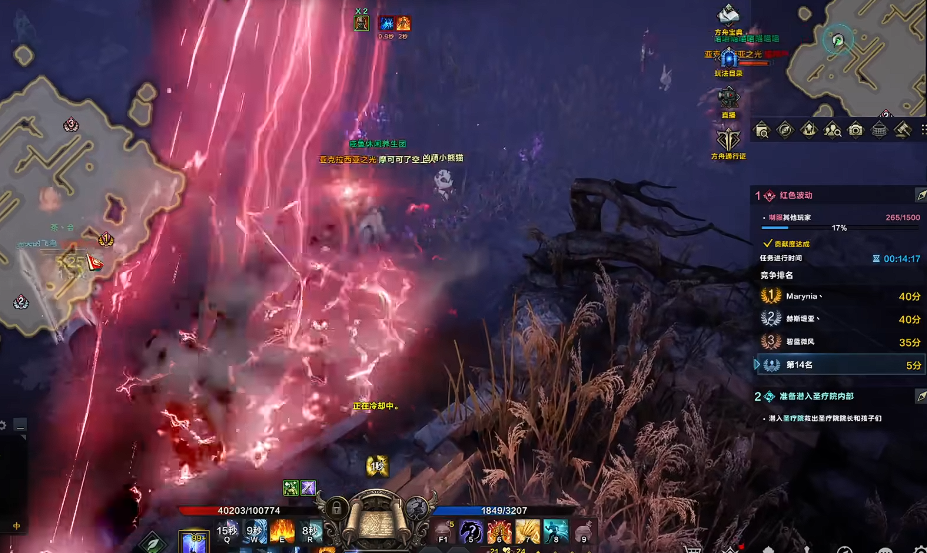Open the 直播 livestream camera icon
Viewport: 927px width, 553px height.
click(729, 98)
